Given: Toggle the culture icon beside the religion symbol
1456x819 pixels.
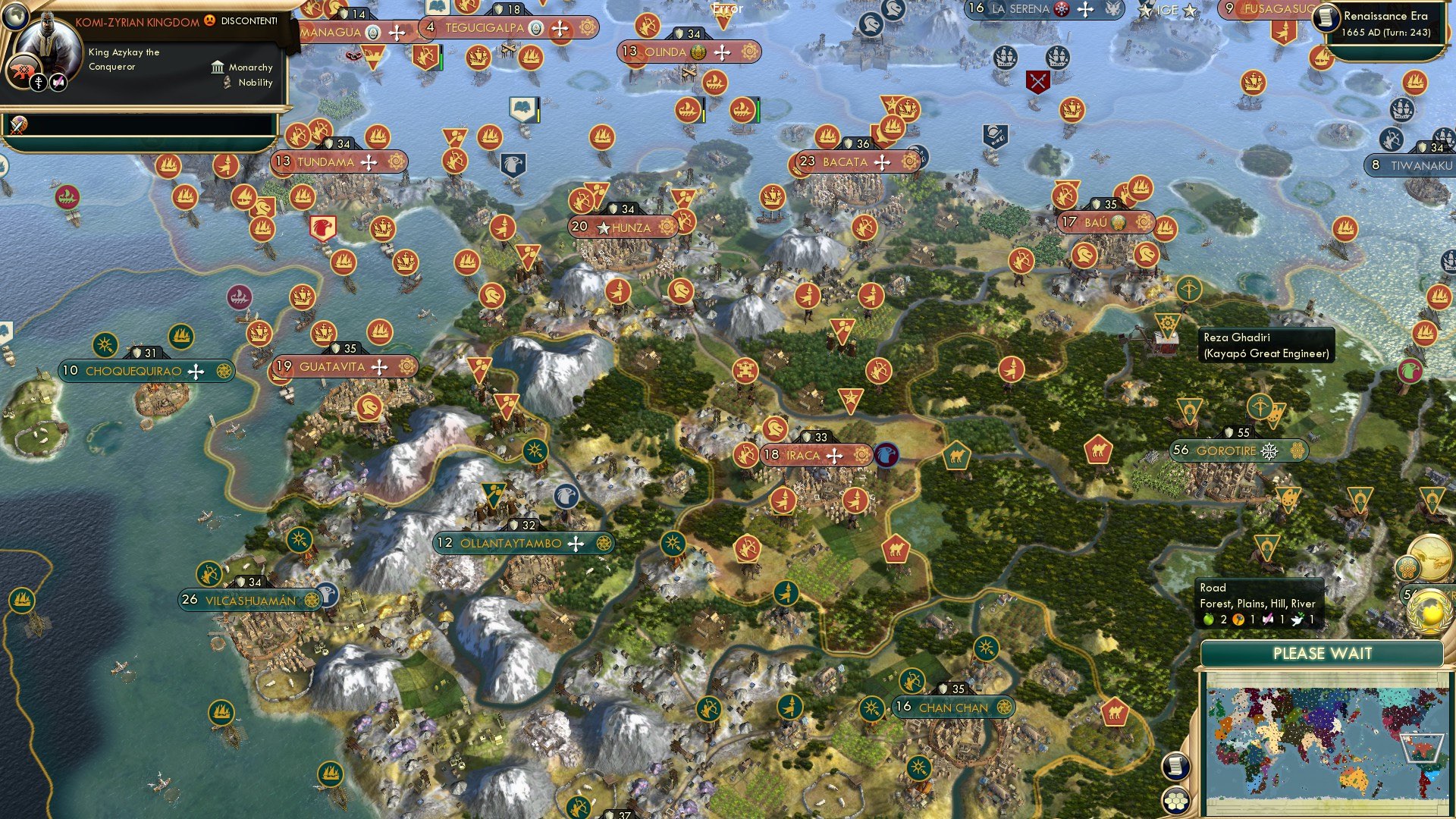Looking at the screenshot, I should (x=59, y=83).
